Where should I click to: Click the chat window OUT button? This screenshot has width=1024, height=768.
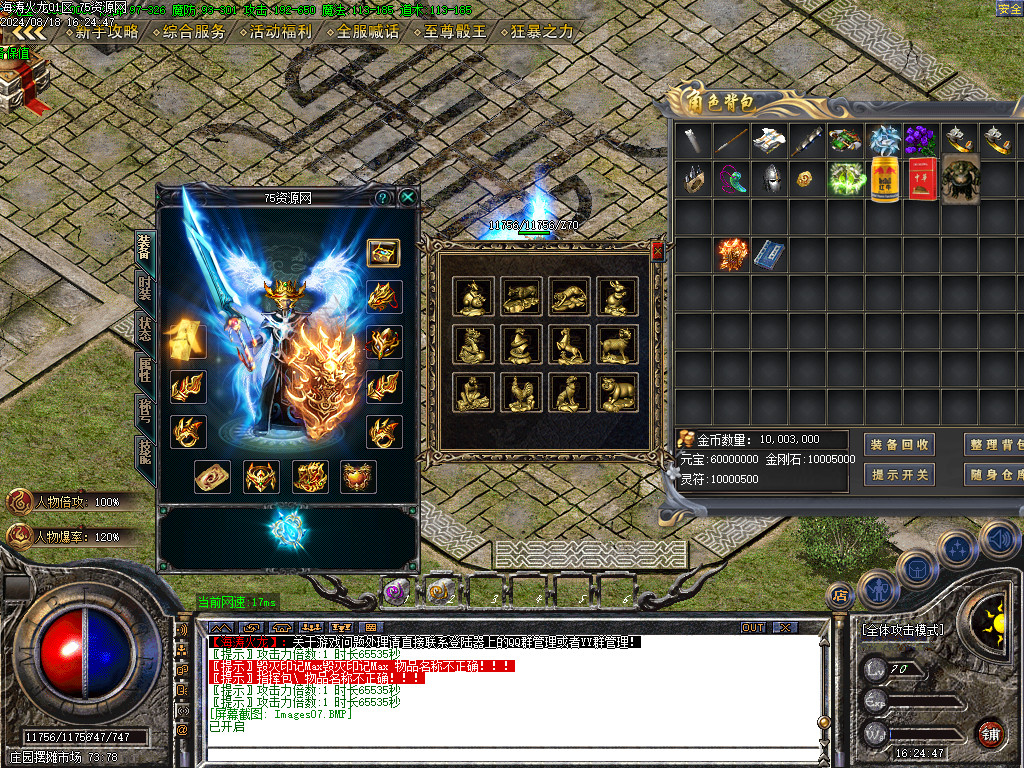pos(753,627)
